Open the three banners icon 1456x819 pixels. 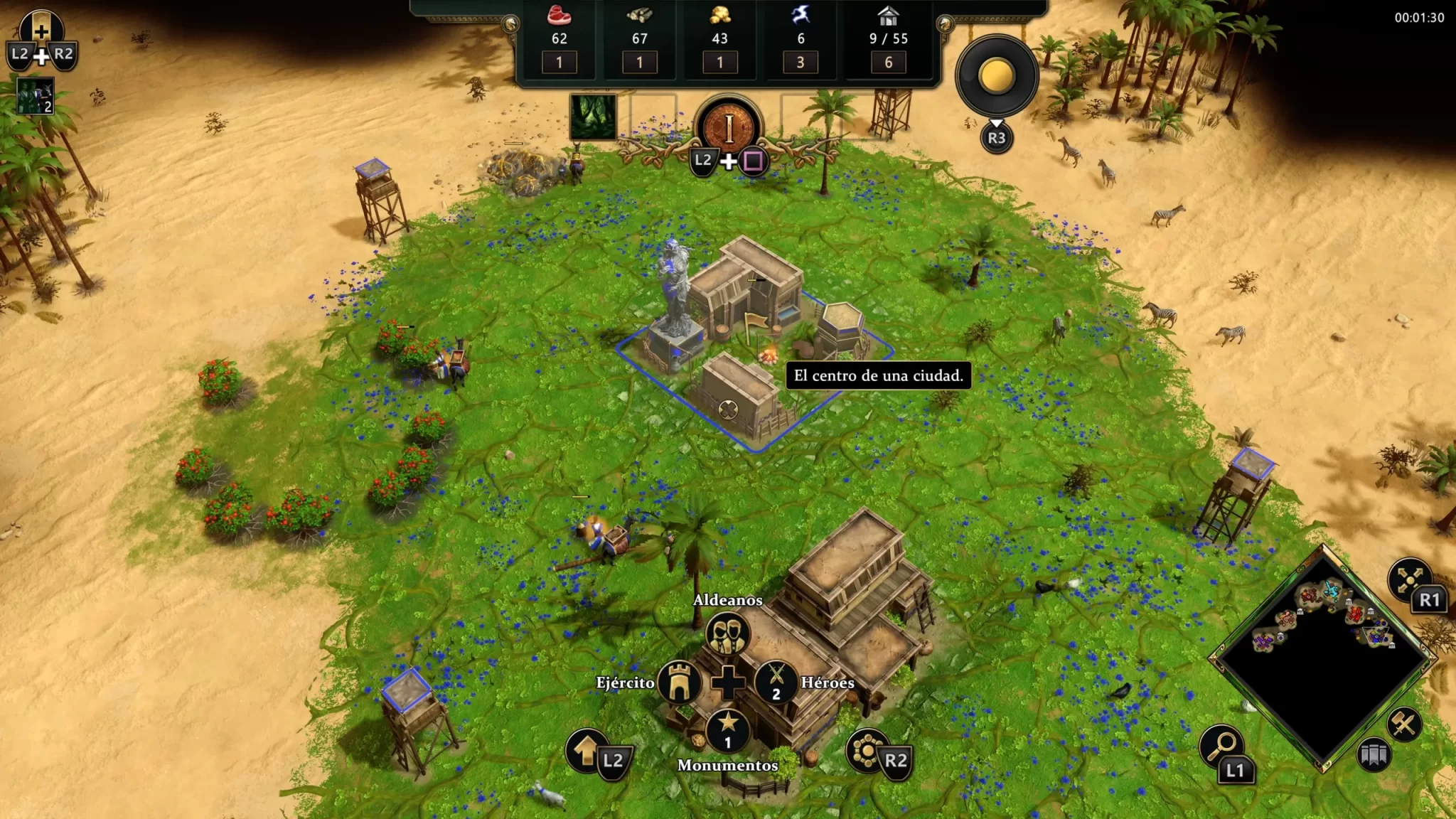(x=1374, y=755)
